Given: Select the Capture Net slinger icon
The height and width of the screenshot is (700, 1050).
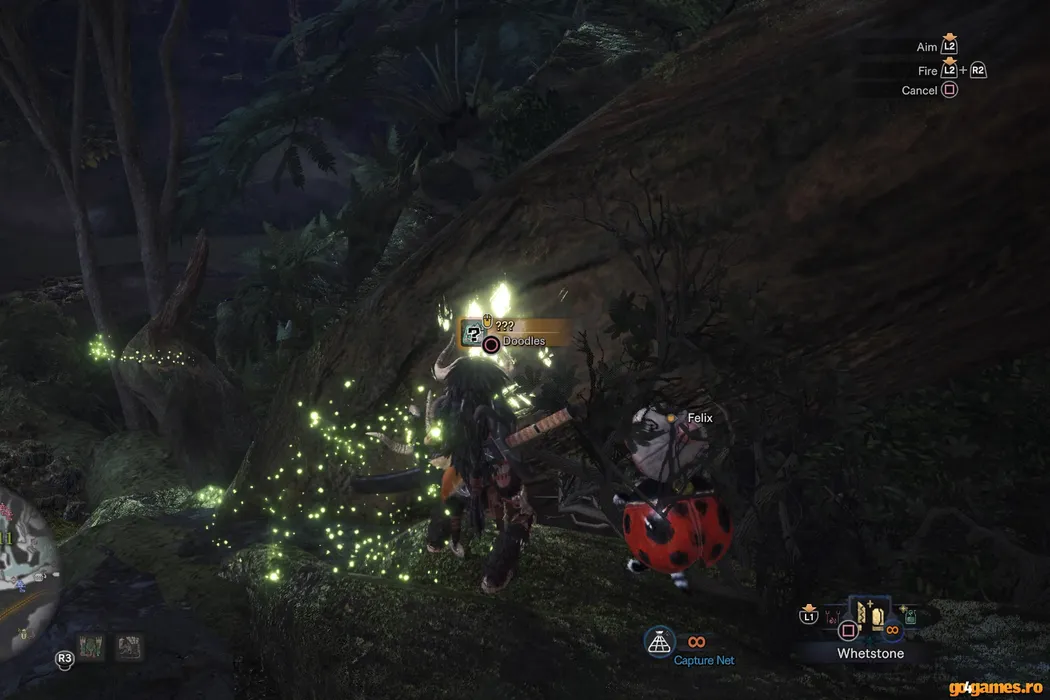Looking at the screenshot, I should coord(658,640).
